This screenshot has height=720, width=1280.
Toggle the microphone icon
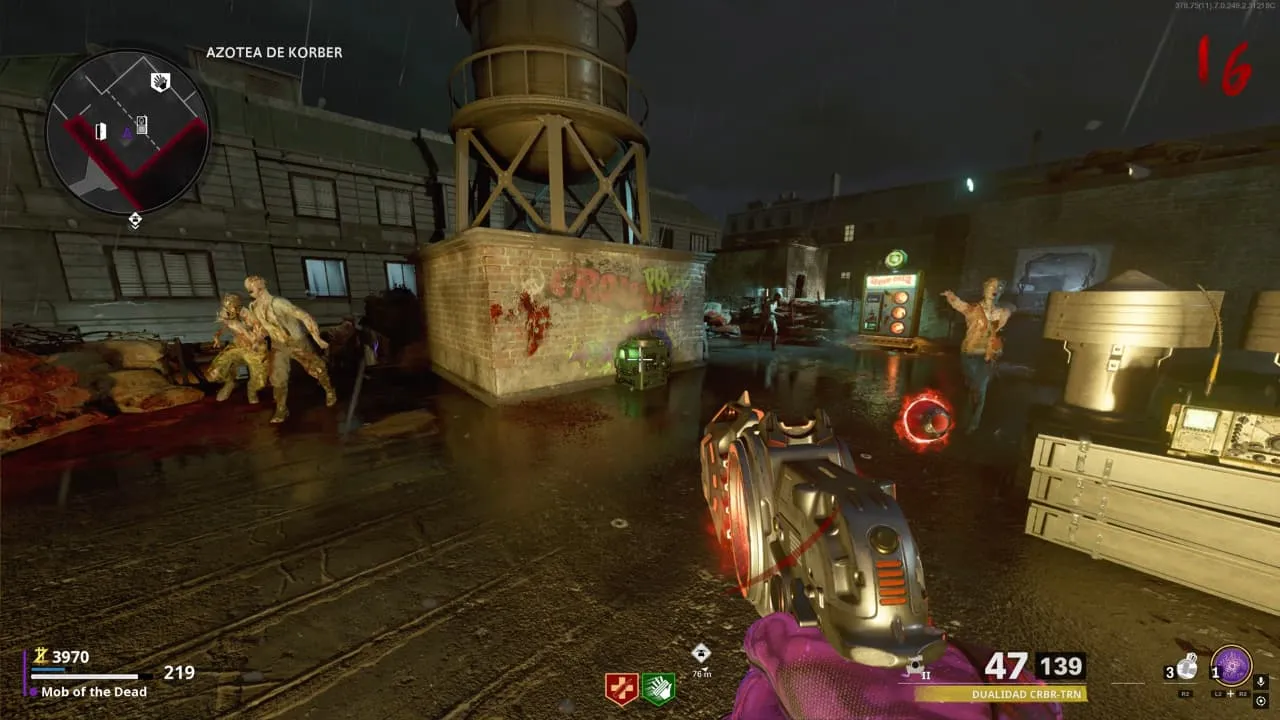[1260, 681]
